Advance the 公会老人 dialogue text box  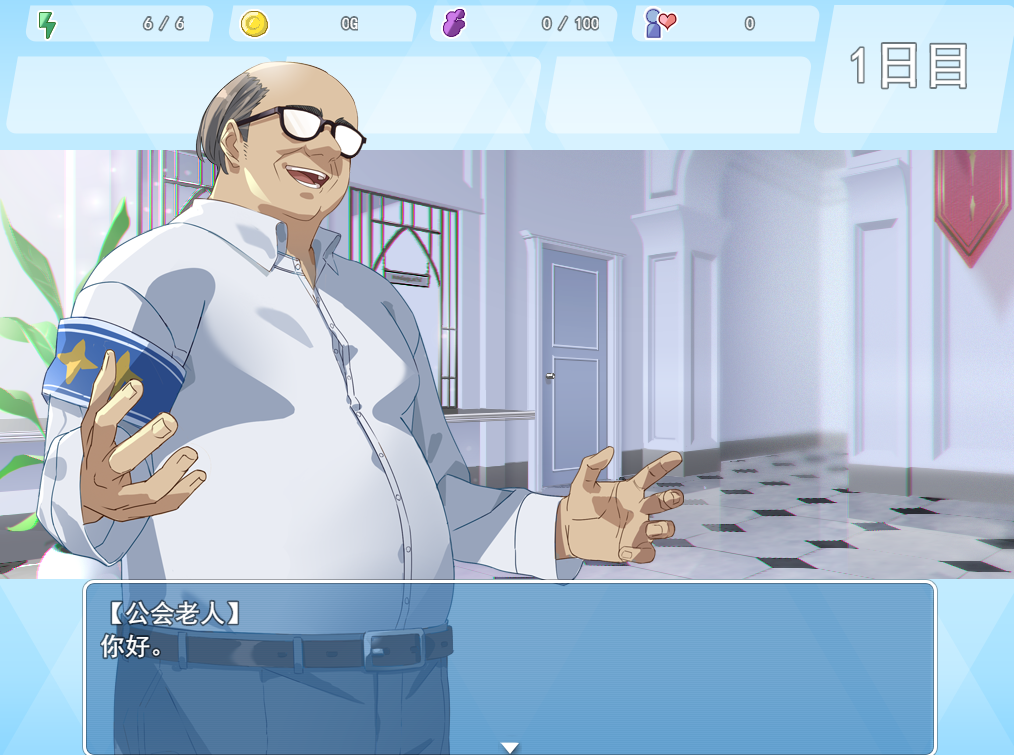coord(510,665)
